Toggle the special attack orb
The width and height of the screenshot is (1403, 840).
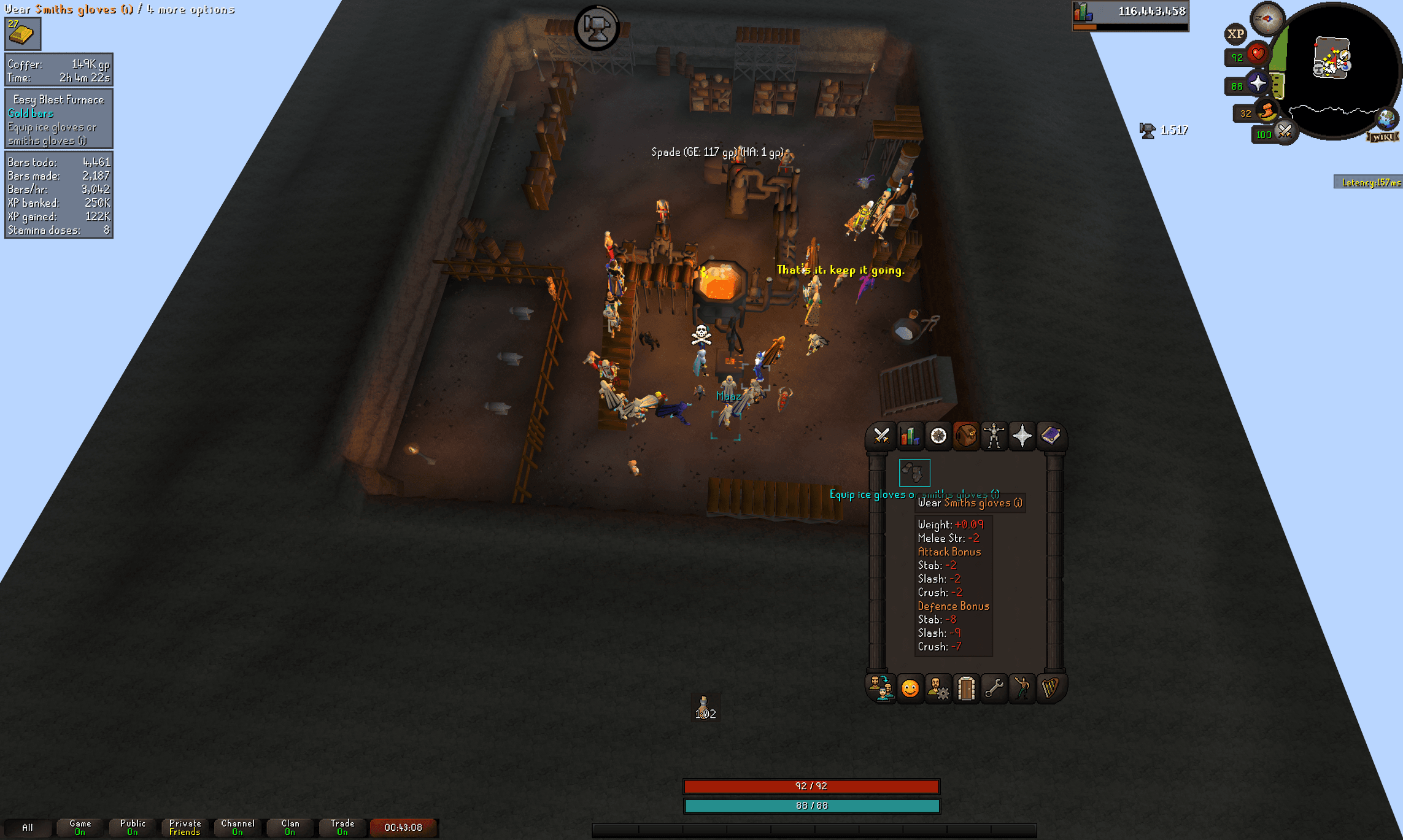[1284, 132]
